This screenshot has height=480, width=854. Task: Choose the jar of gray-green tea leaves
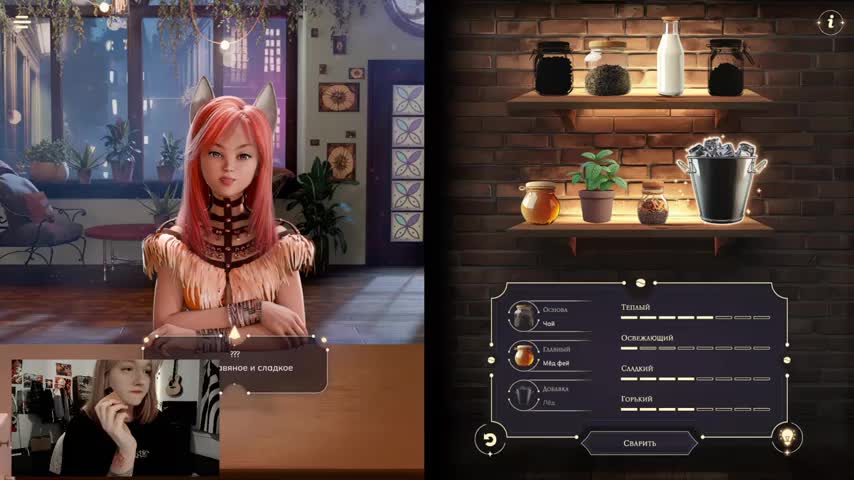(607, 69)
